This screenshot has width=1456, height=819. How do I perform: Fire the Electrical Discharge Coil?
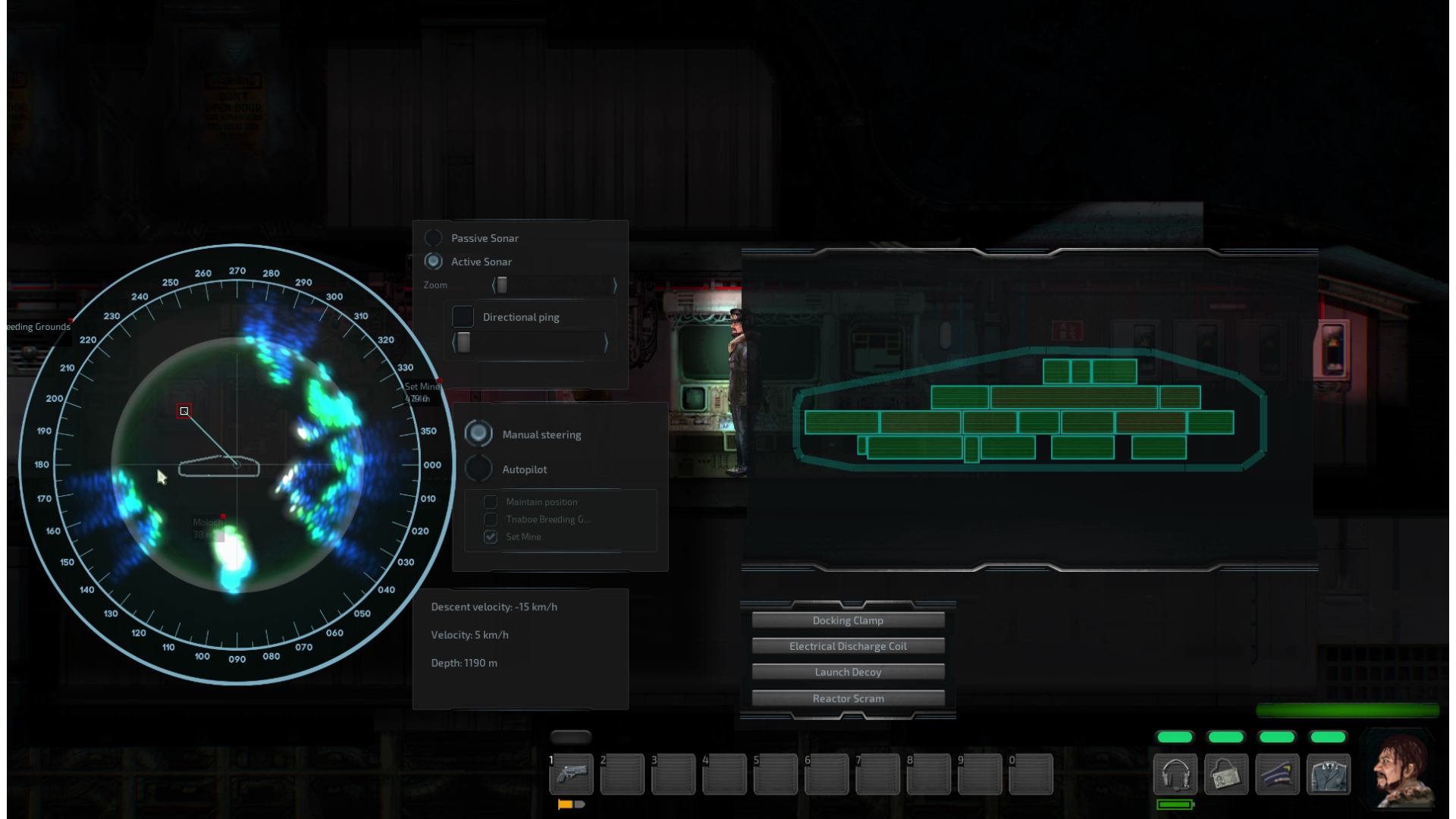click(848, 646)
